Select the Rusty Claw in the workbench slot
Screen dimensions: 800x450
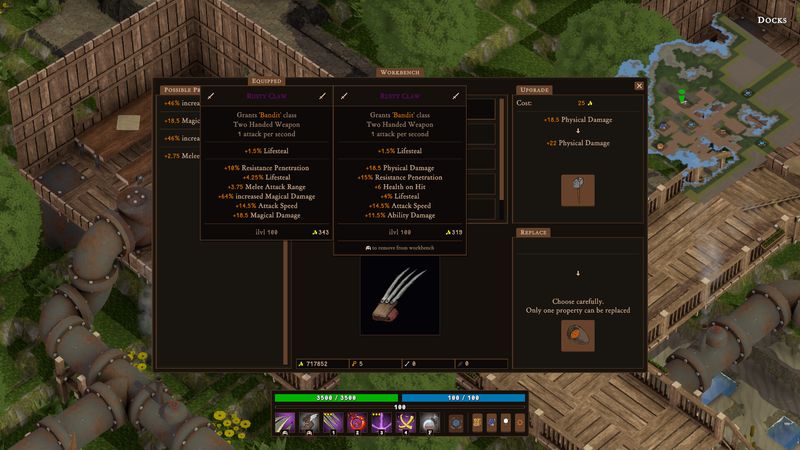tap(400, 297)
